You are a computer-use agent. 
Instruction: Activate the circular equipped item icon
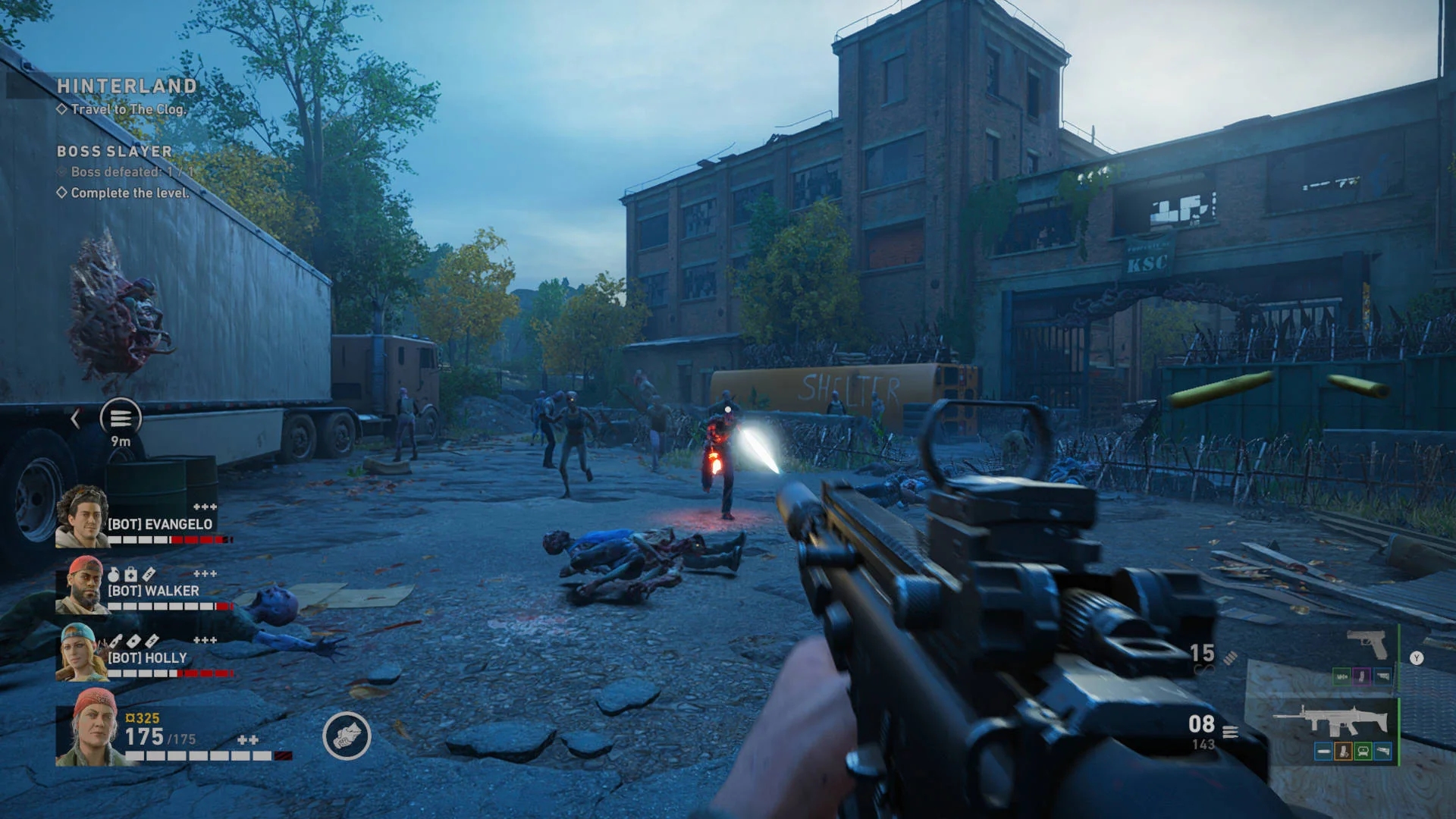pyautogui.click(x=347, y=736)
